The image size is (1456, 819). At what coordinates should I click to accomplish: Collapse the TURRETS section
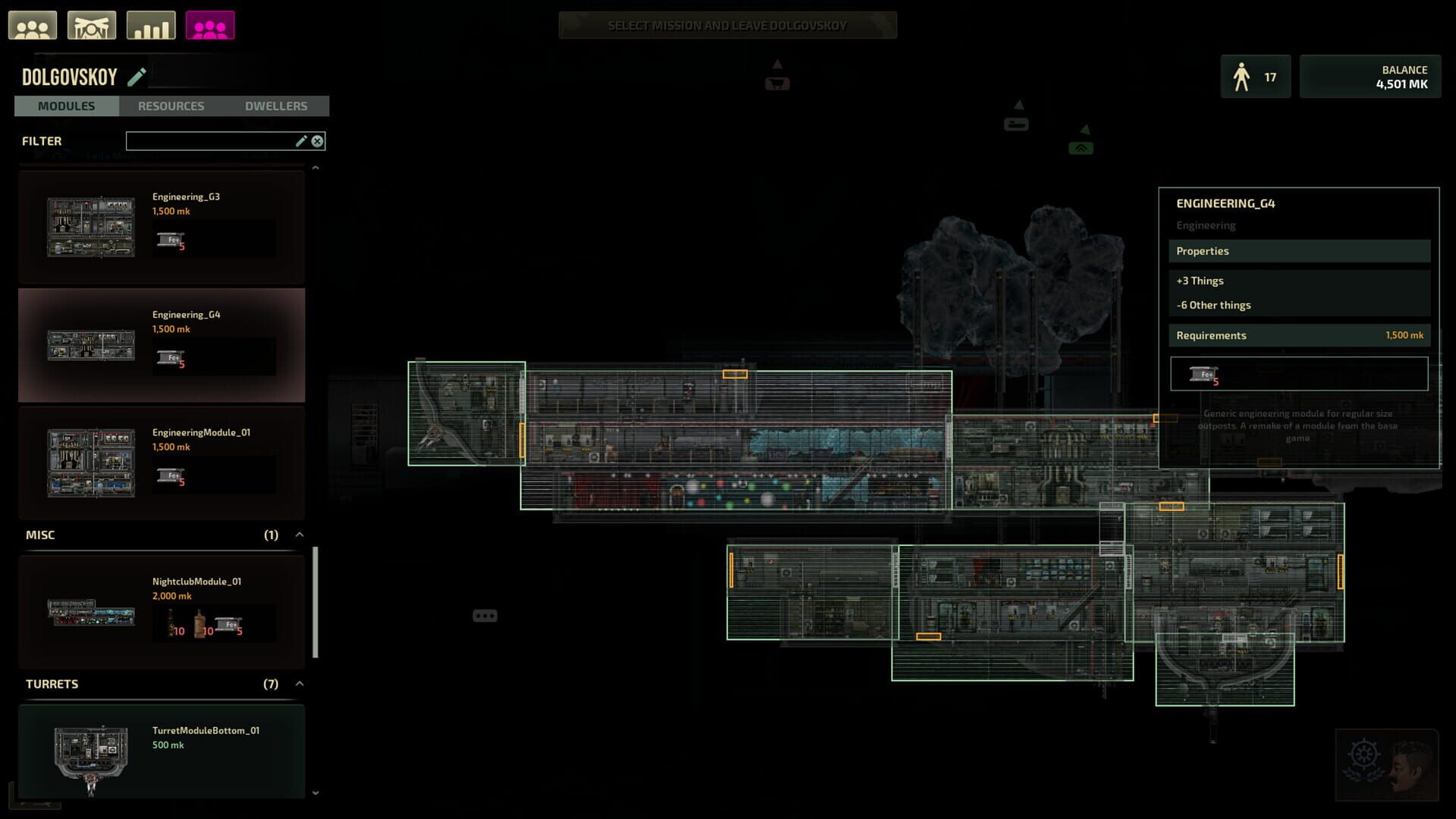tap(298, 683)
